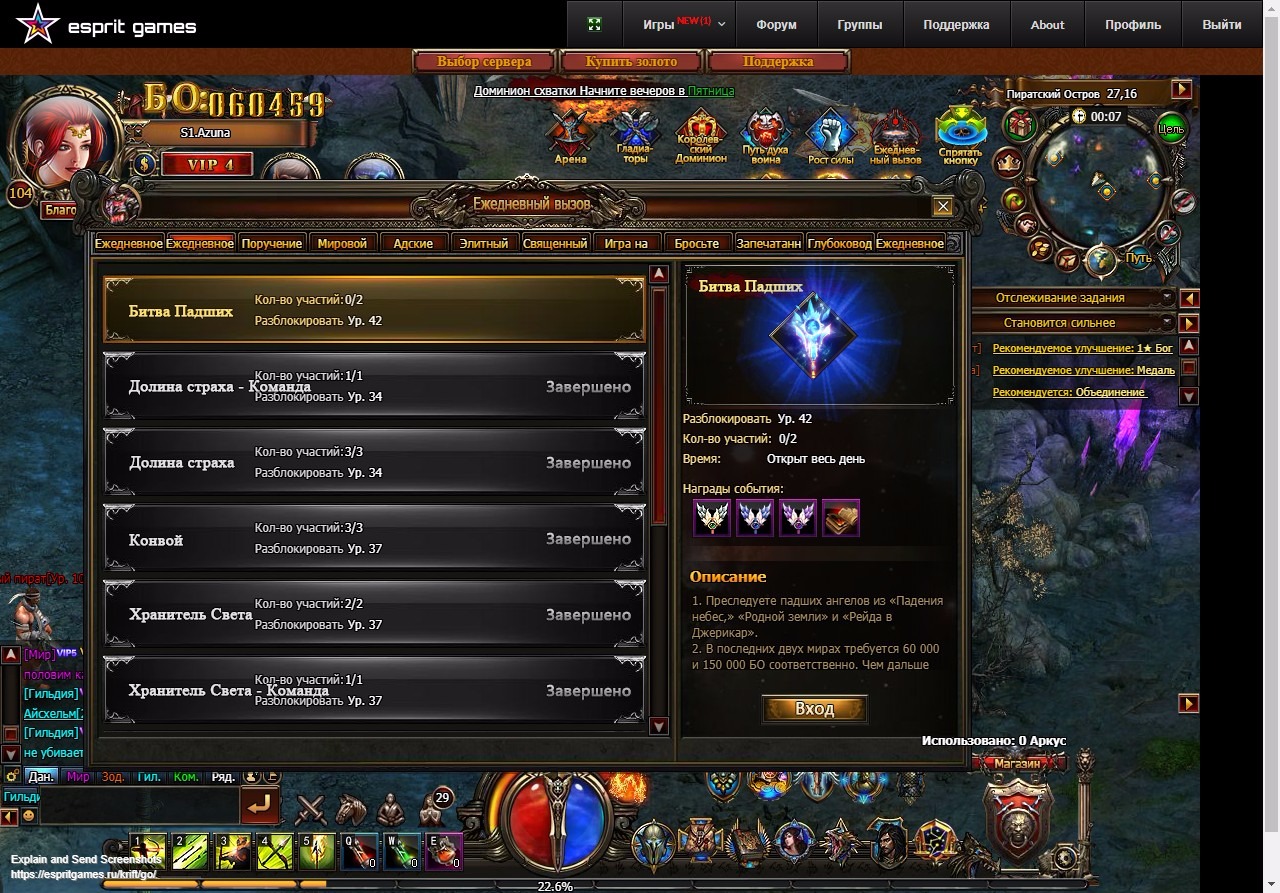The height and width of the screenshot is (893, 1280).
Task: Open the Форум page in the site header
Action: (776, 25)
